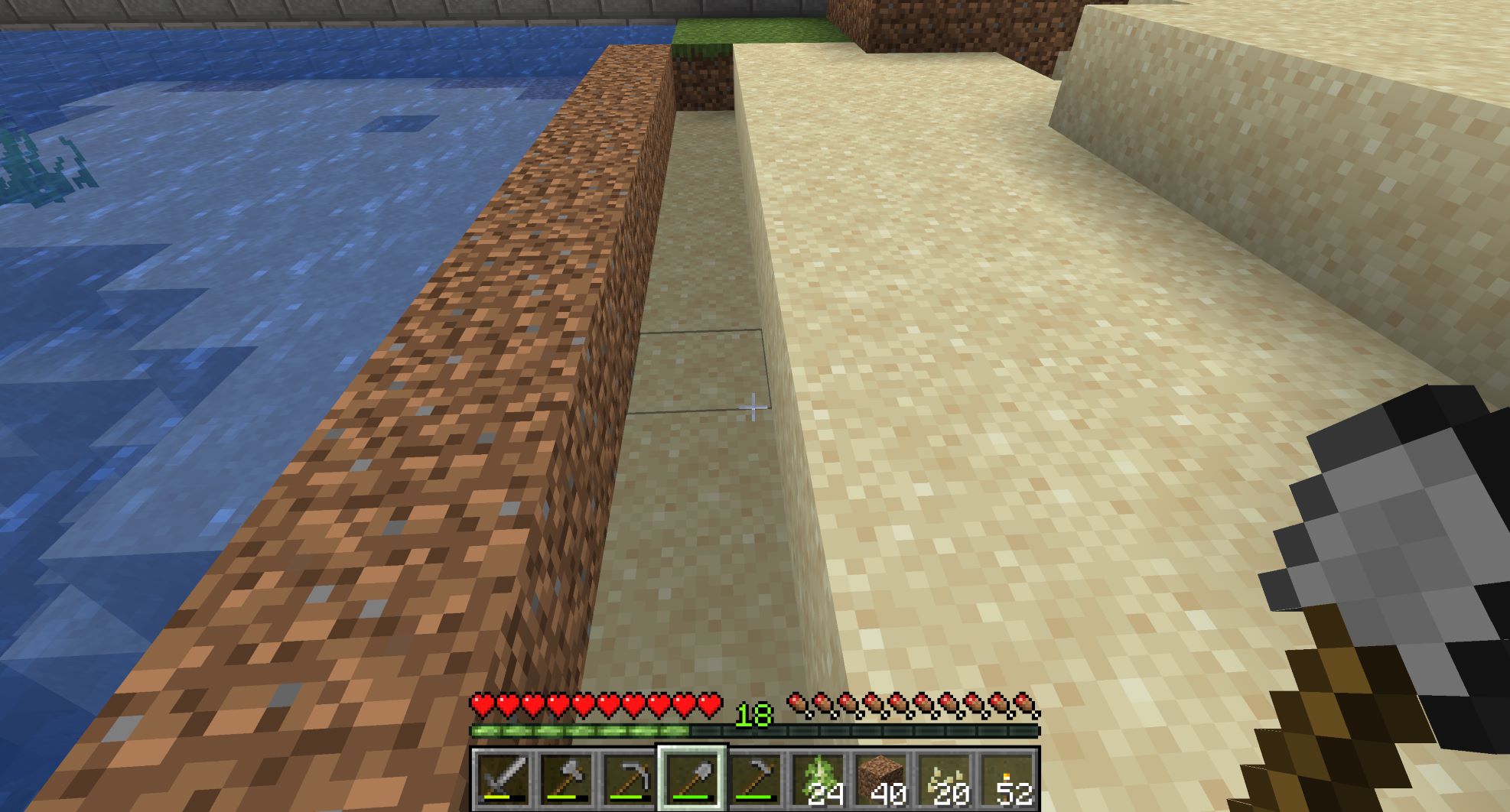Screen dimensions: 1510x812
Task: Pick the dirt block stack slot
Action: pos(880,780)
